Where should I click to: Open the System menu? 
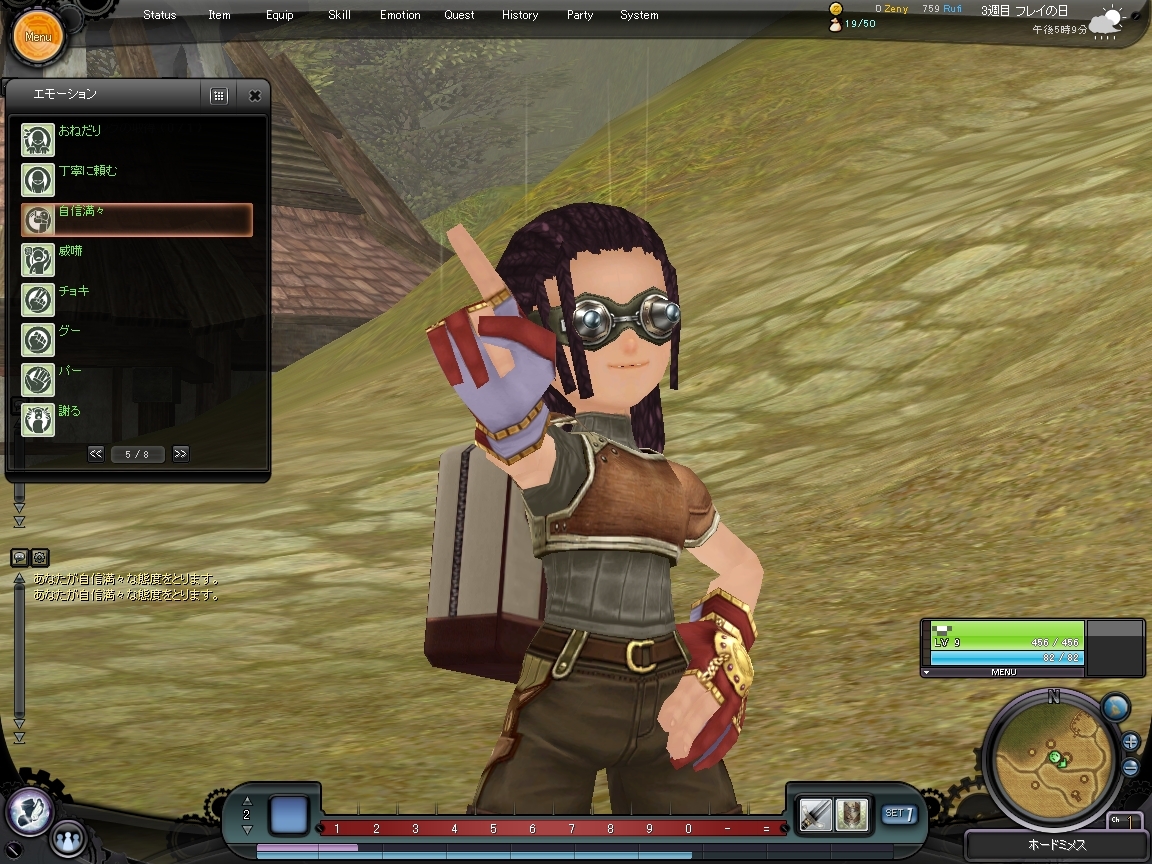[x=639, y=15]
